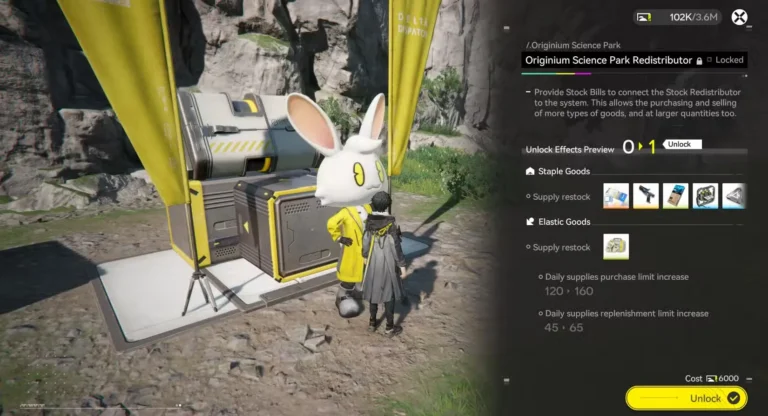Check the green framed device Staple Goods item

coord(706,195)
